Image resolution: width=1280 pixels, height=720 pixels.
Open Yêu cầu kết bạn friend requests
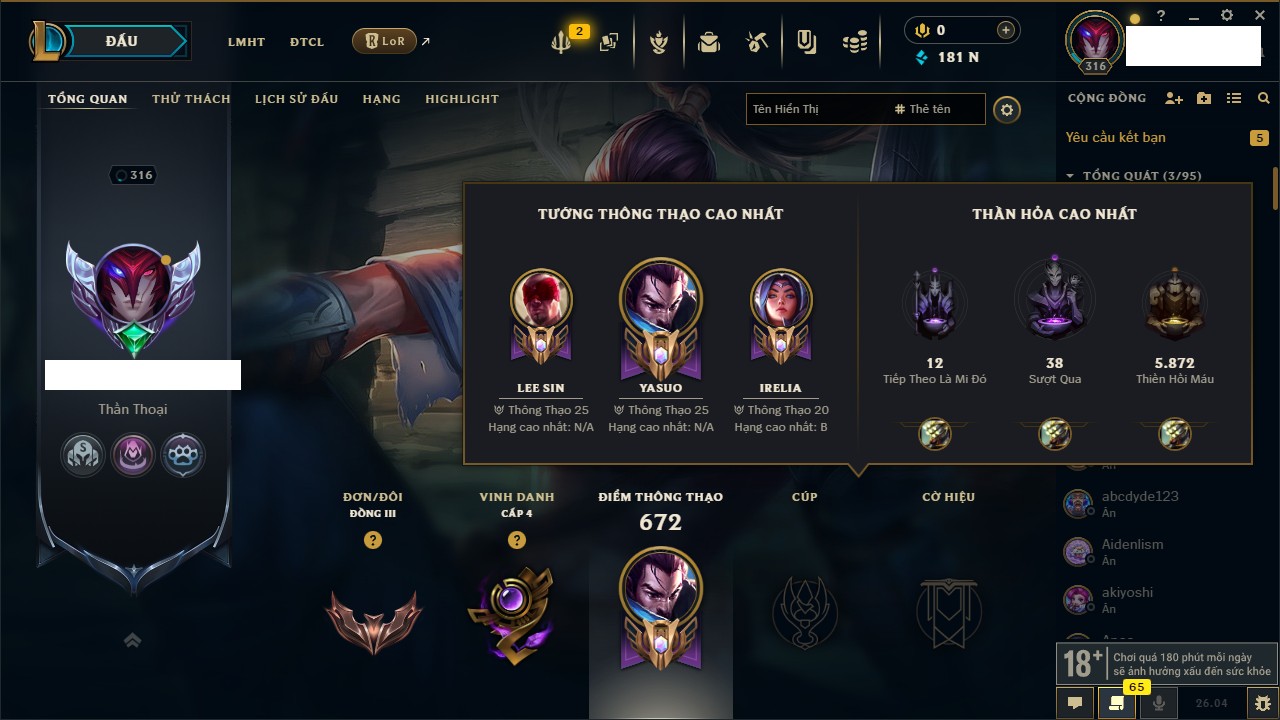(x=1115, y=137)
